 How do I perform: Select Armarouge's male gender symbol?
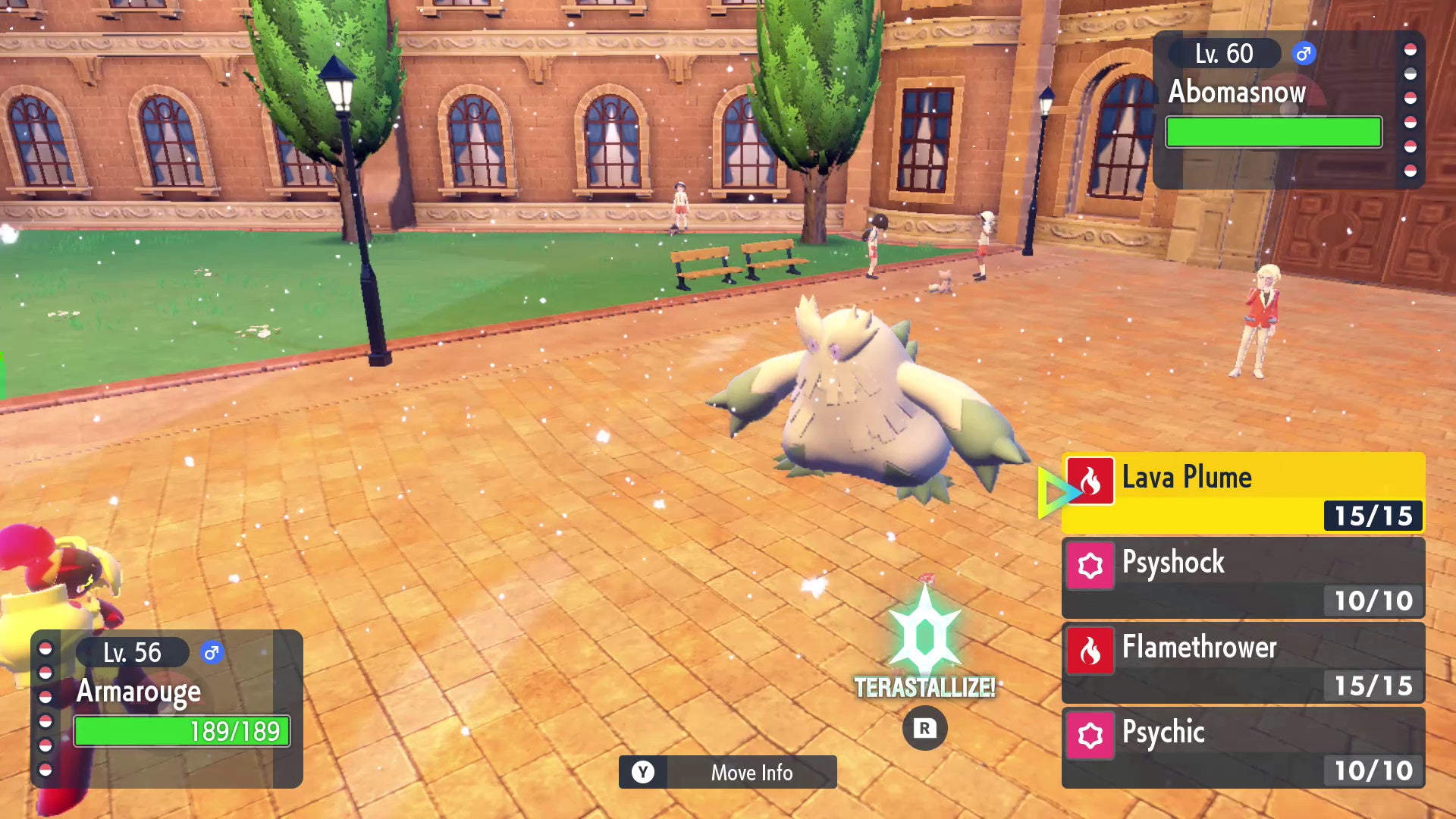pos(213,653)
